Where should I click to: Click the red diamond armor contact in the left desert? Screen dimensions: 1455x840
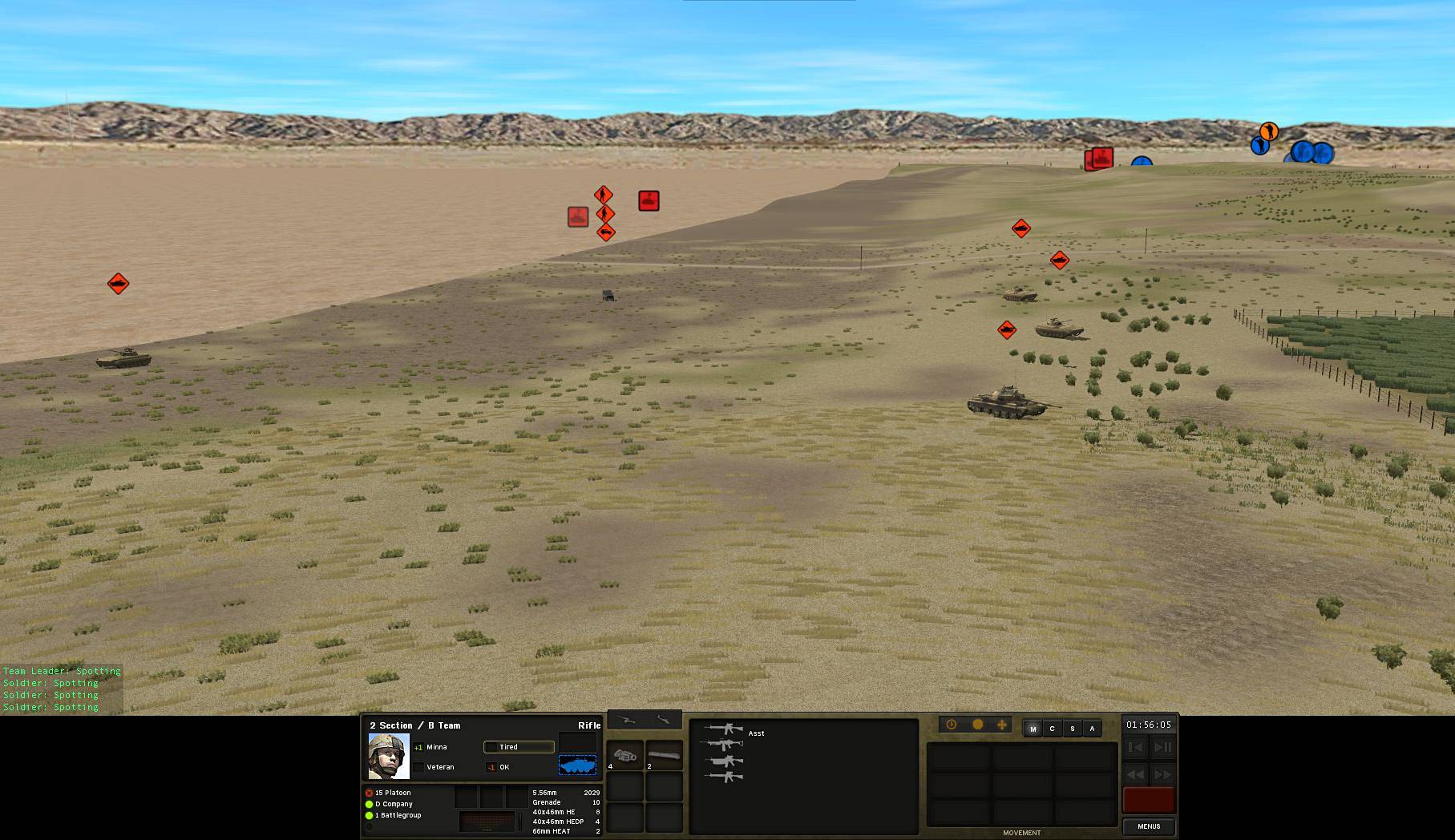[118, 283]
